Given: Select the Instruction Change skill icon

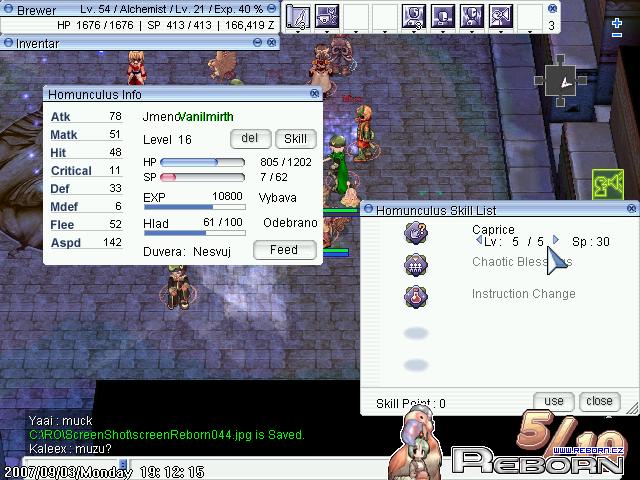Looking at the screenshot, I should tap(416, 296).
